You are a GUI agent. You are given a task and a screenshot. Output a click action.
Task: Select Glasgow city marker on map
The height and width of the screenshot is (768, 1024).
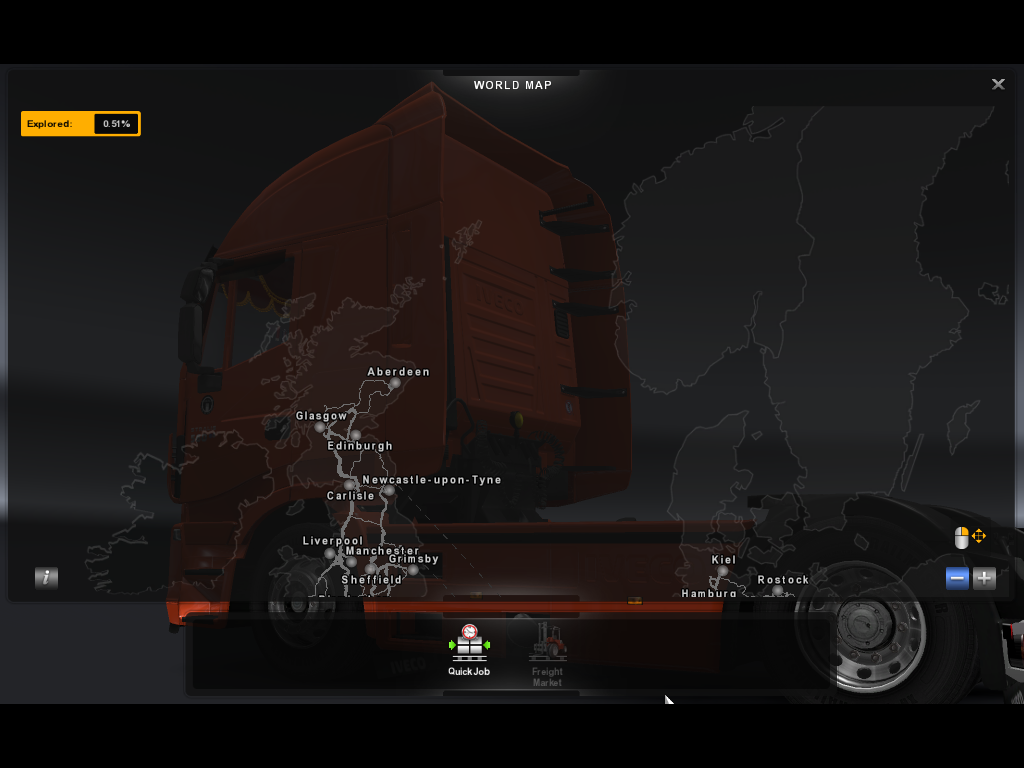click(320, 427)
